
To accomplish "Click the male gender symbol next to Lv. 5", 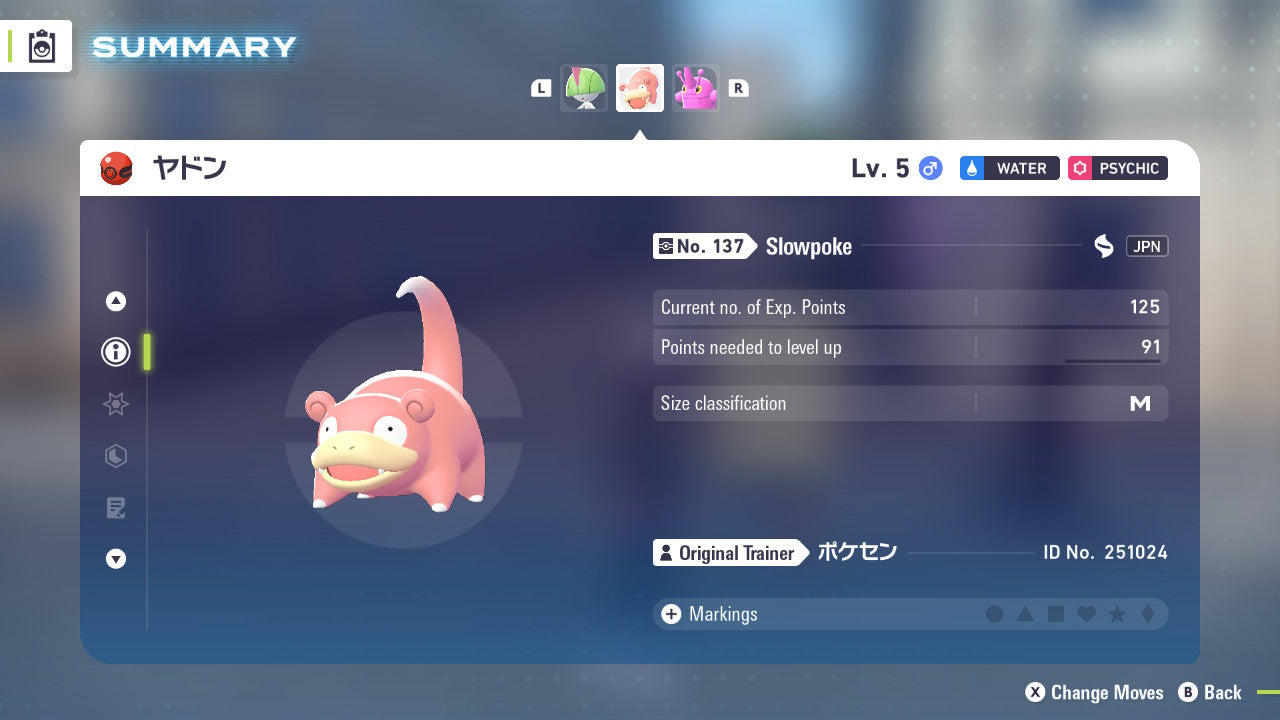I will pos(928,169).
